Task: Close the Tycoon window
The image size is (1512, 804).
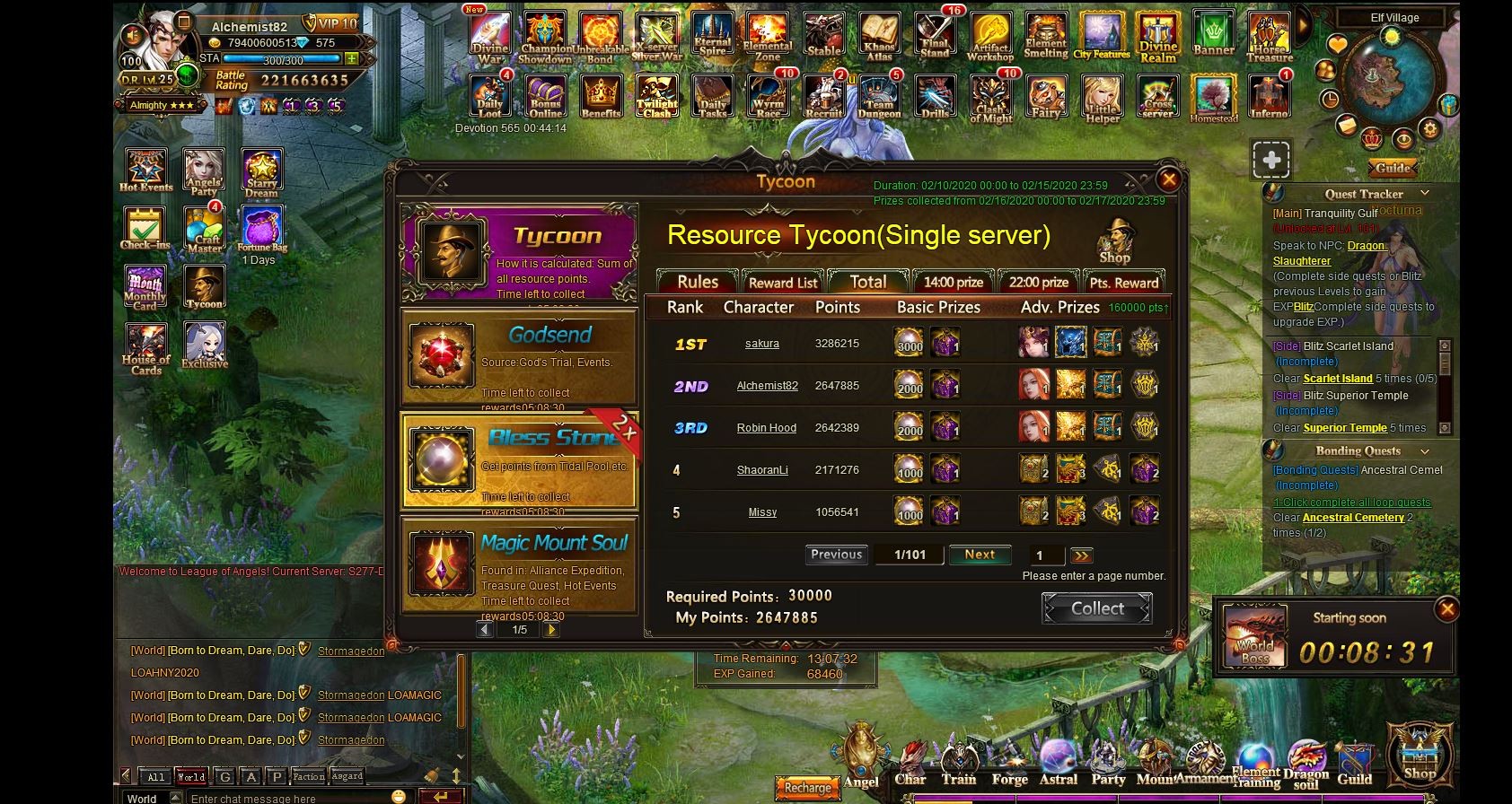Action: pyautogui.click(x=1168, y=179)
